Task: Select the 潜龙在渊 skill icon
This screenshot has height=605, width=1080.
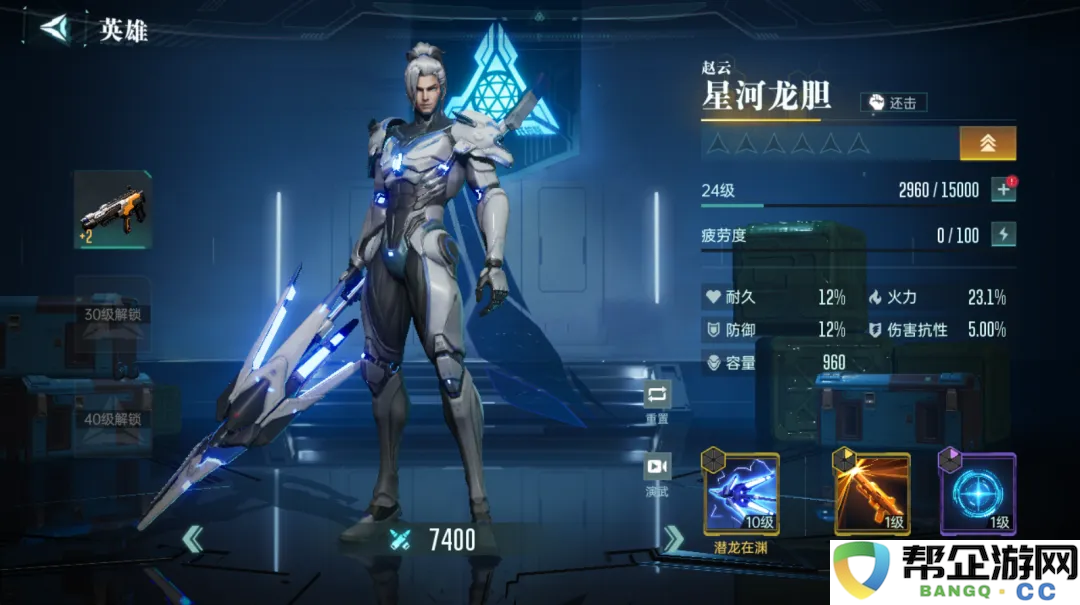Action: tap(742, 494)
